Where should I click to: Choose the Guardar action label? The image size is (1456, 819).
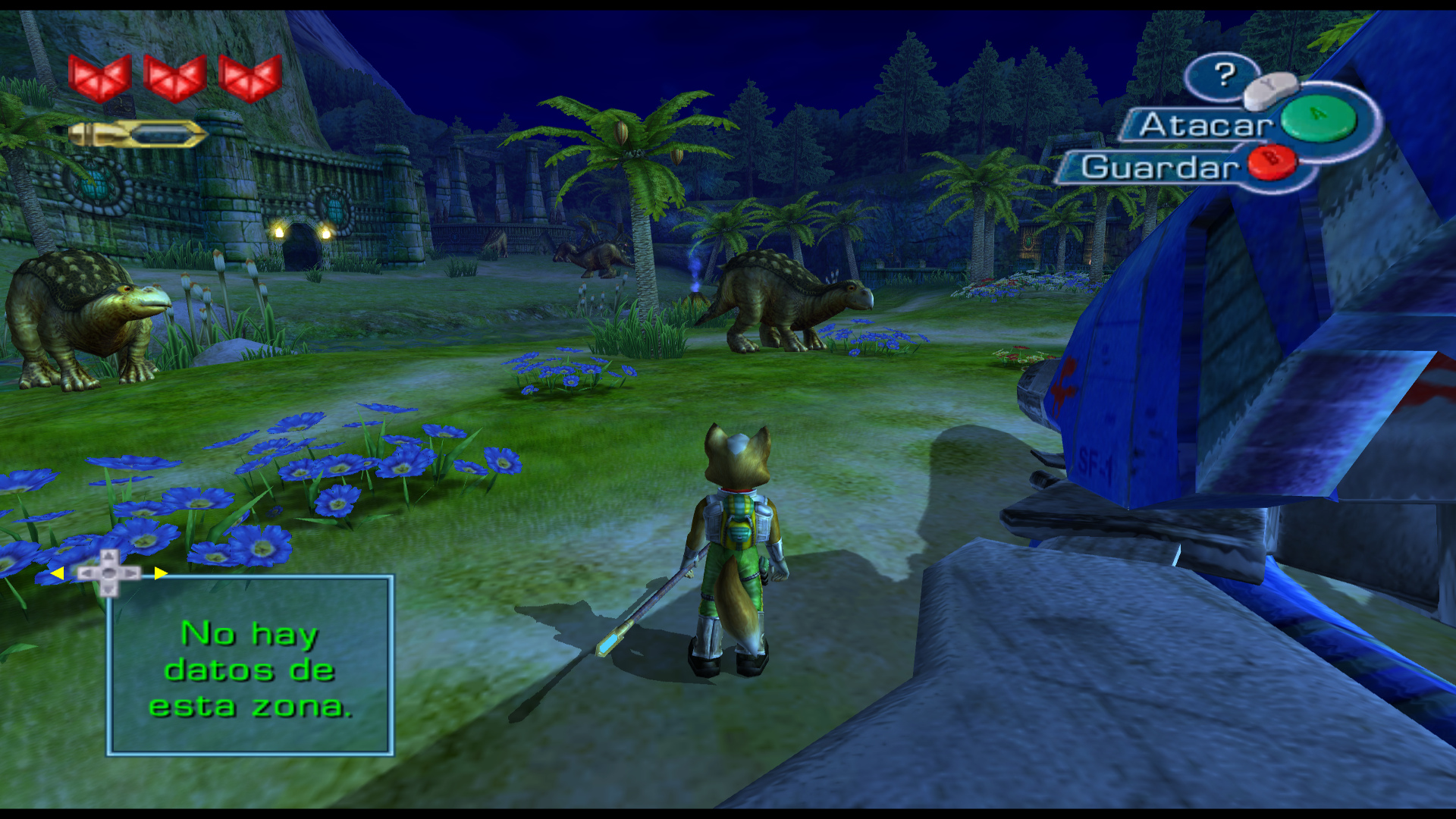click(1159, 167)
